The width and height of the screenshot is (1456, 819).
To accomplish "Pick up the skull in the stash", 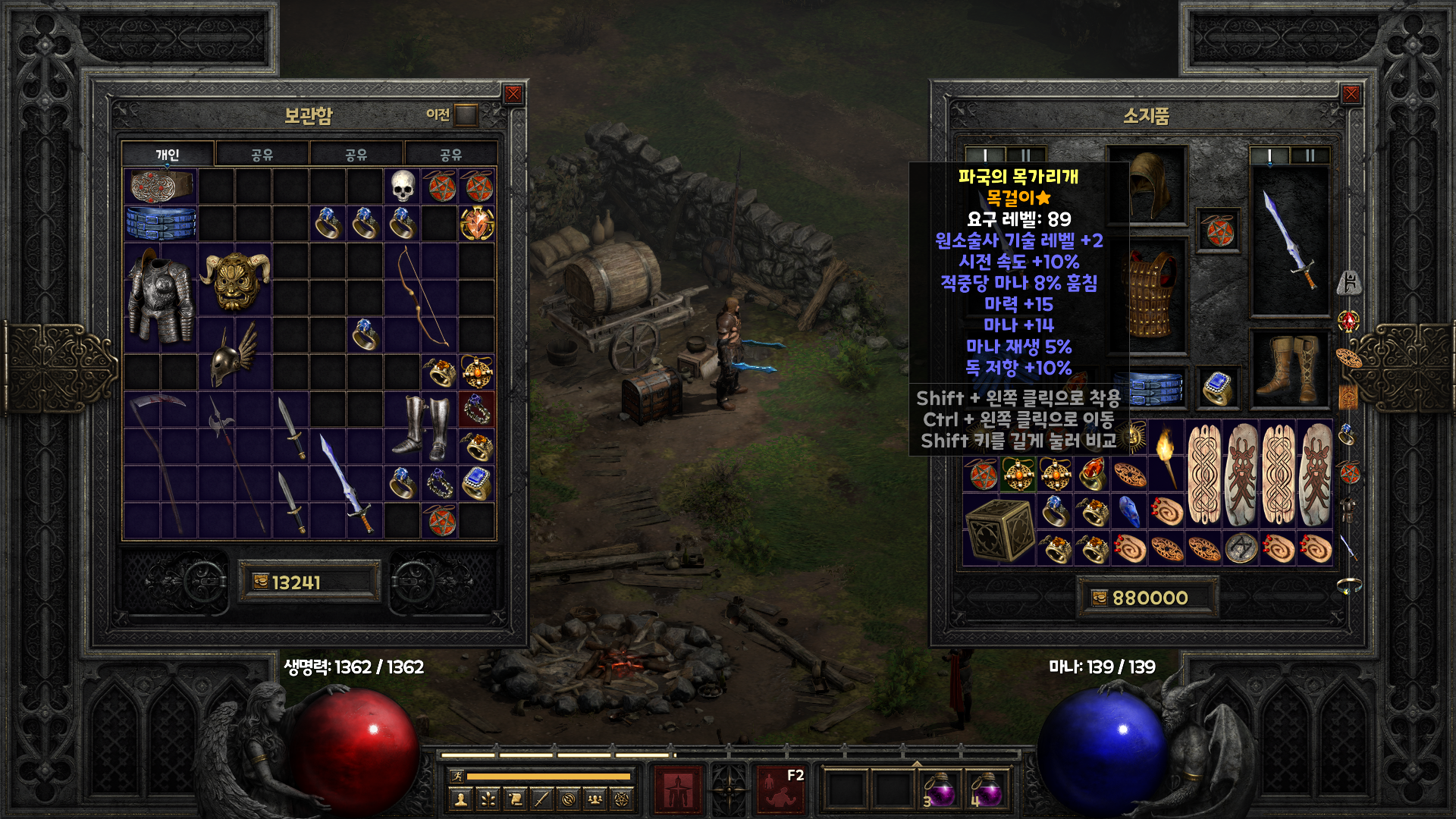I will 403,186.
